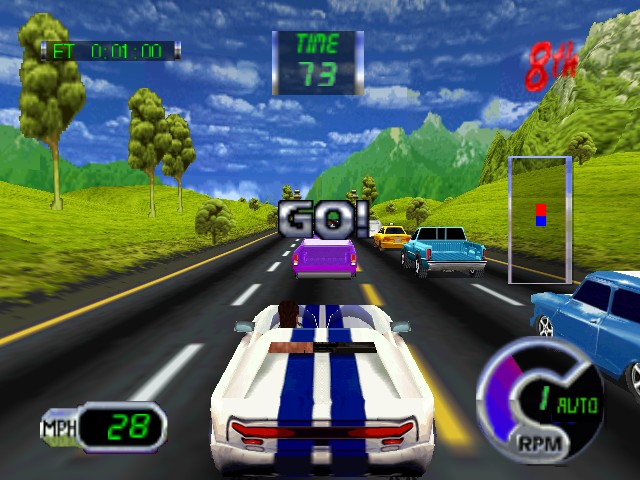Click the track progress minimap

tap(540, 219)
